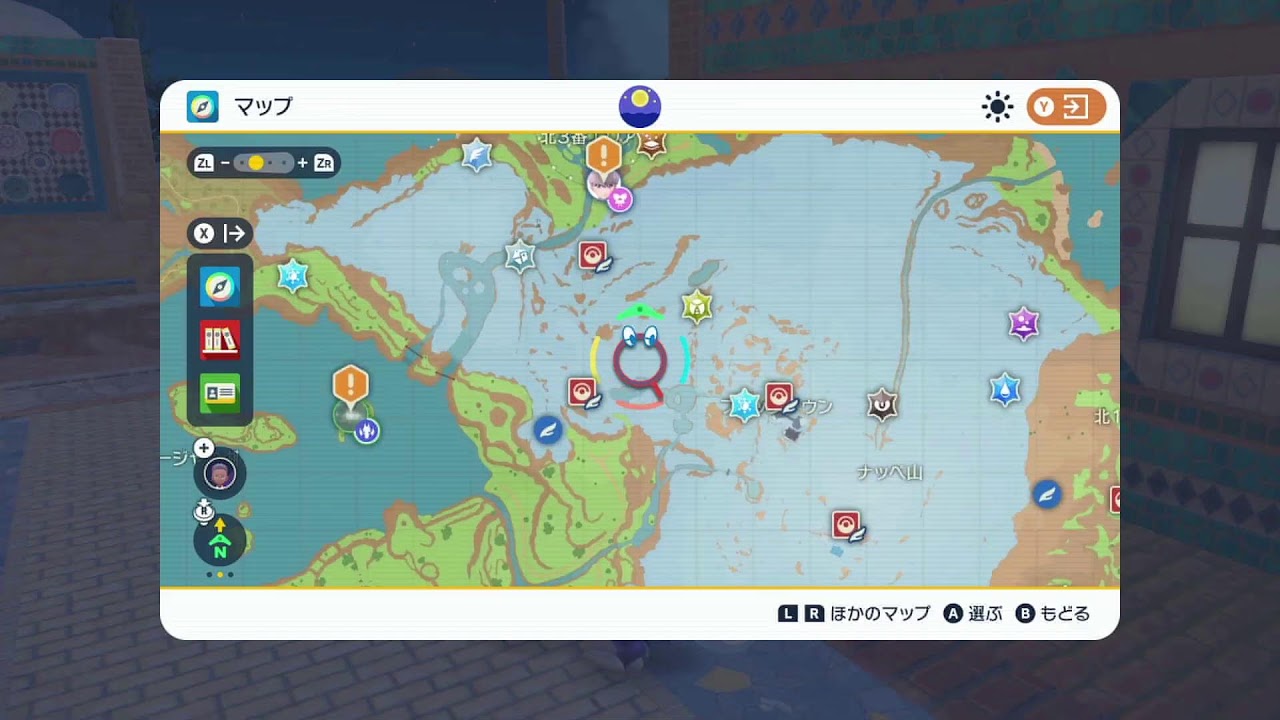Open the Pokédex bookshelf icon
The image size is (1280, 720).
point(220,340)
